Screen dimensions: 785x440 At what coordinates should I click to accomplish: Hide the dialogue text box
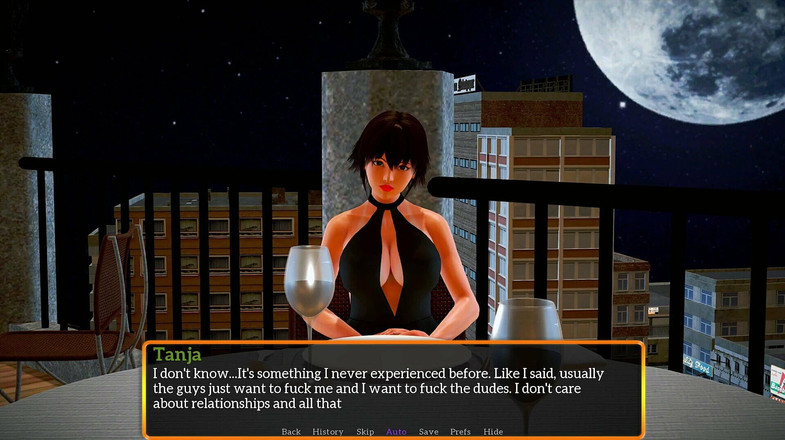point(493,432)
